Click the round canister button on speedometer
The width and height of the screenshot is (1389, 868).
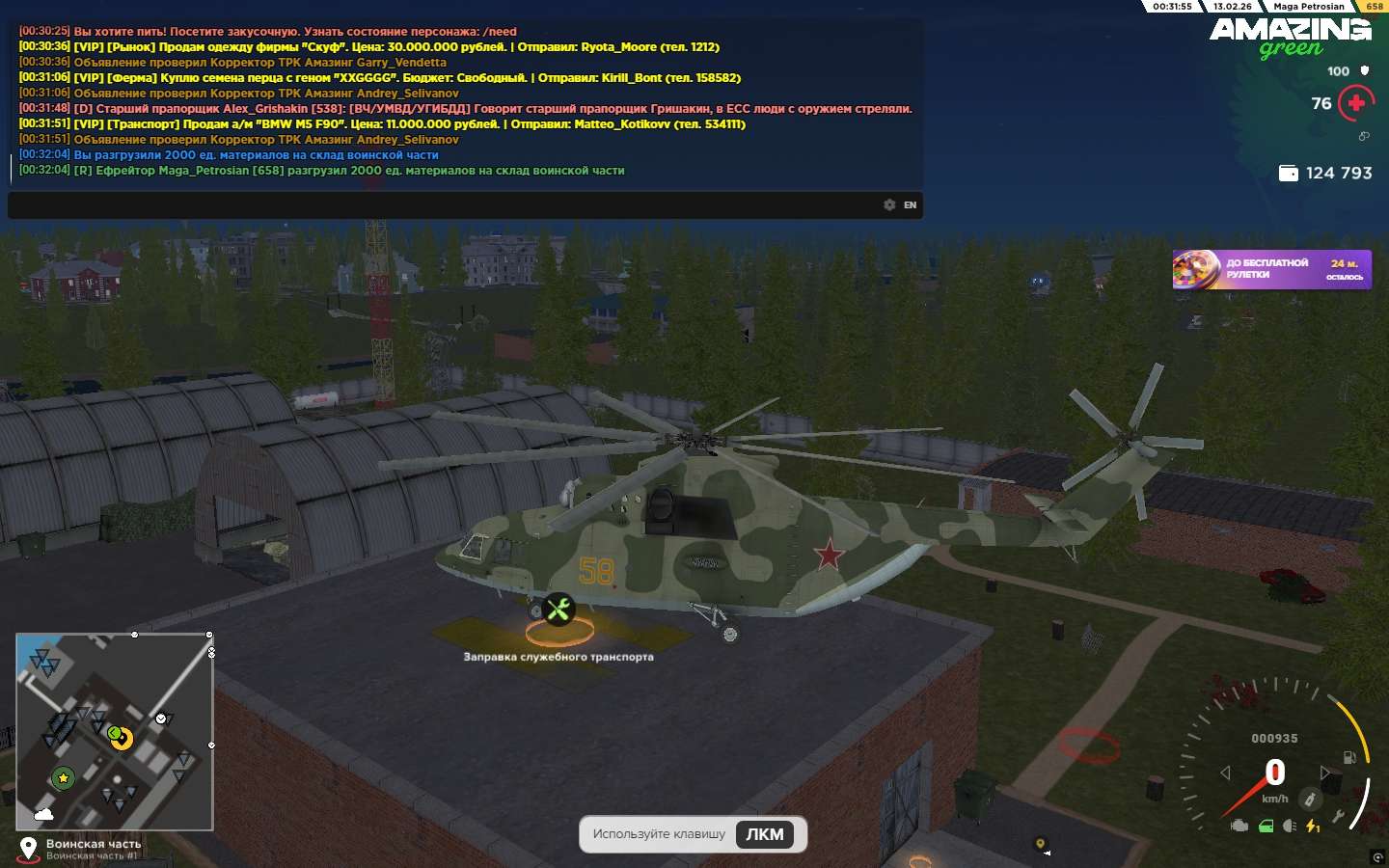coord(1309,799)
